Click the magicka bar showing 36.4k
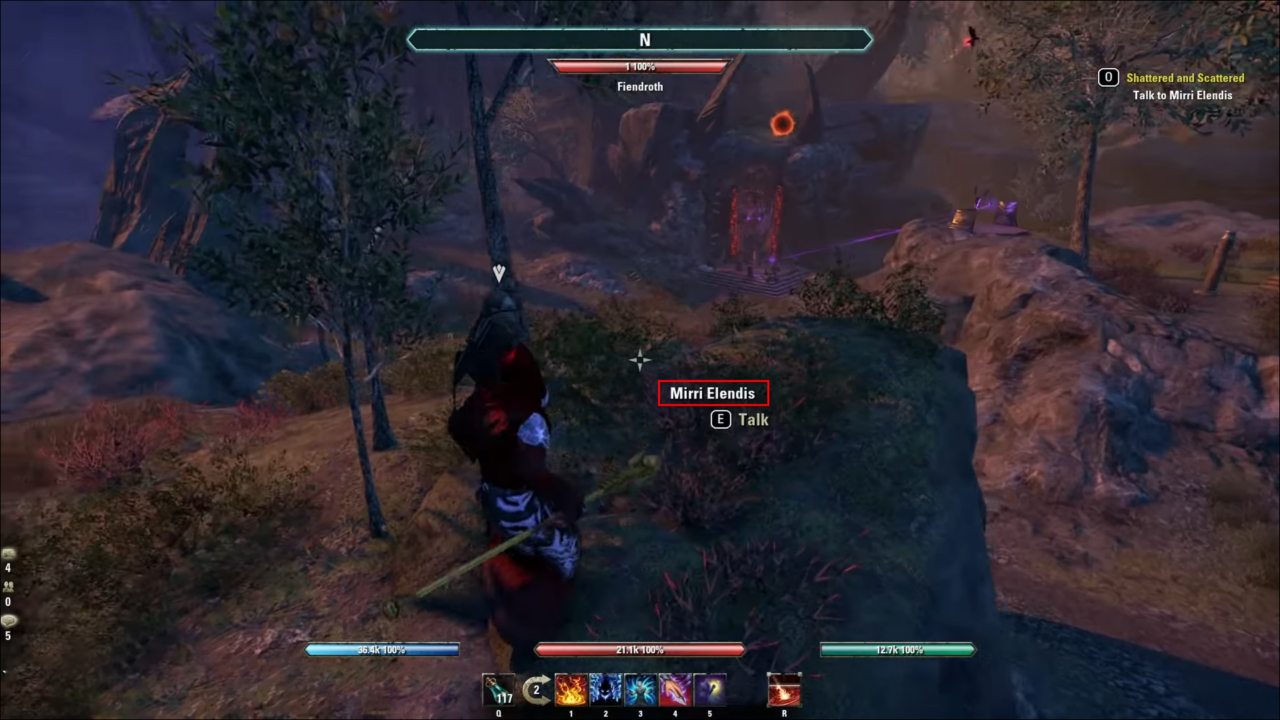The image size is (1280, 720). tap(383, 649)
